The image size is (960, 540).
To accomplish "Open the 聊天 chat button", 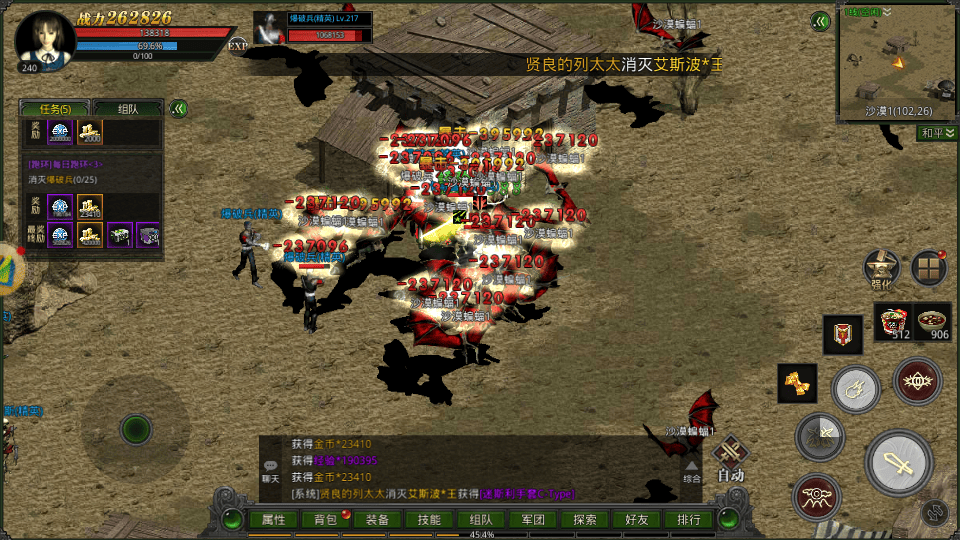I will click(271, 469).
